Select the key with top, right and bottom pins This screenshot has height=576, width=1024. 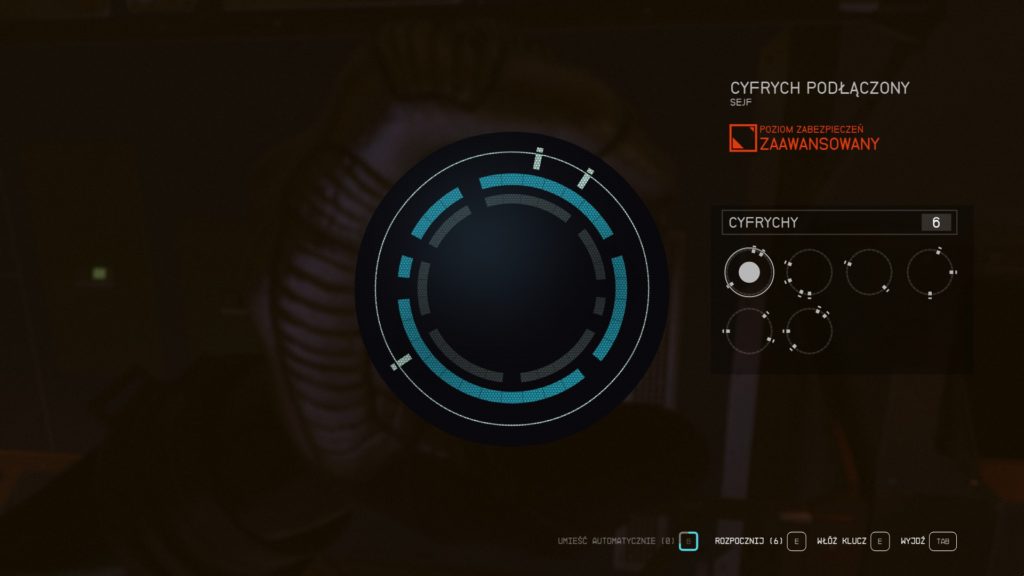point(930,272)
